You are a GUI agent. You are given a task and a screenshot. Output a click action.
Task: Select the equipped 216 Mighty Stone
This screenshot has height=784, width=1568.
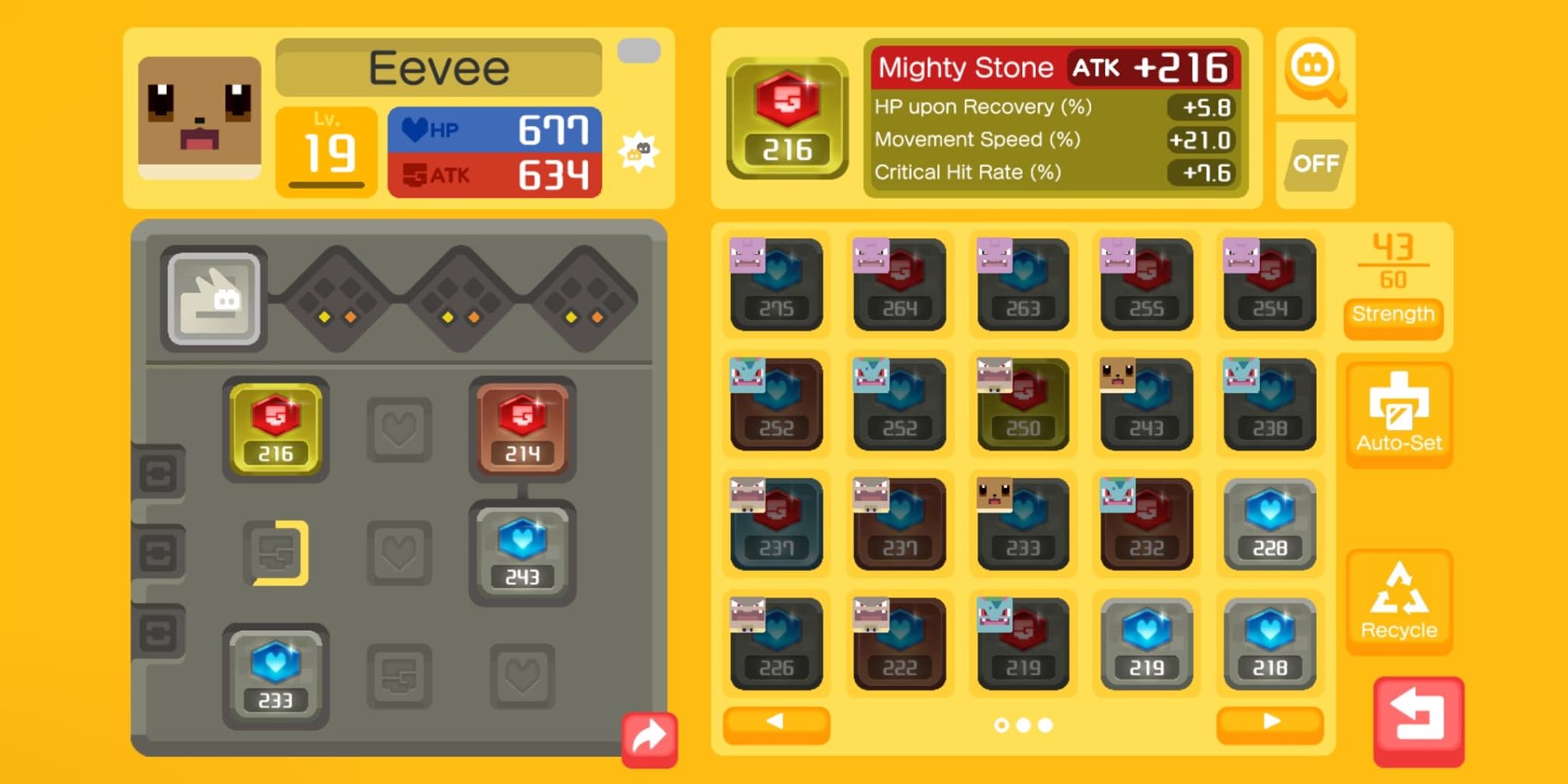[x=276, y=429]
